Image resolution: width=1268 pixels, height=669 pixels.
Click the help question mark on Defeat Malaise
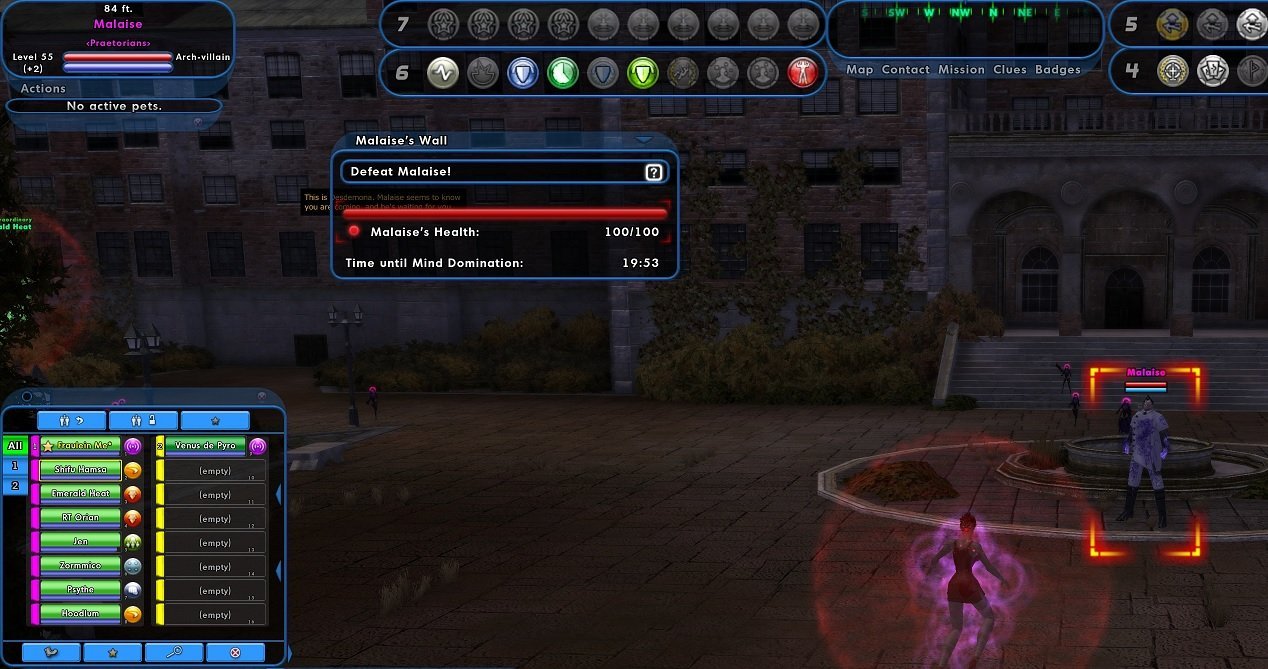[654, 172]
